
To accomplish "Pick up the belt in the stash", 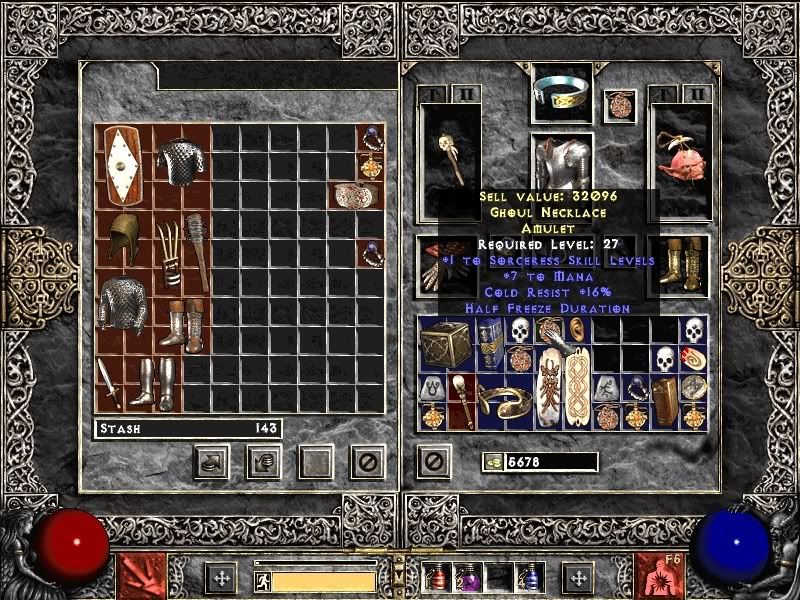I will [355, 194].
